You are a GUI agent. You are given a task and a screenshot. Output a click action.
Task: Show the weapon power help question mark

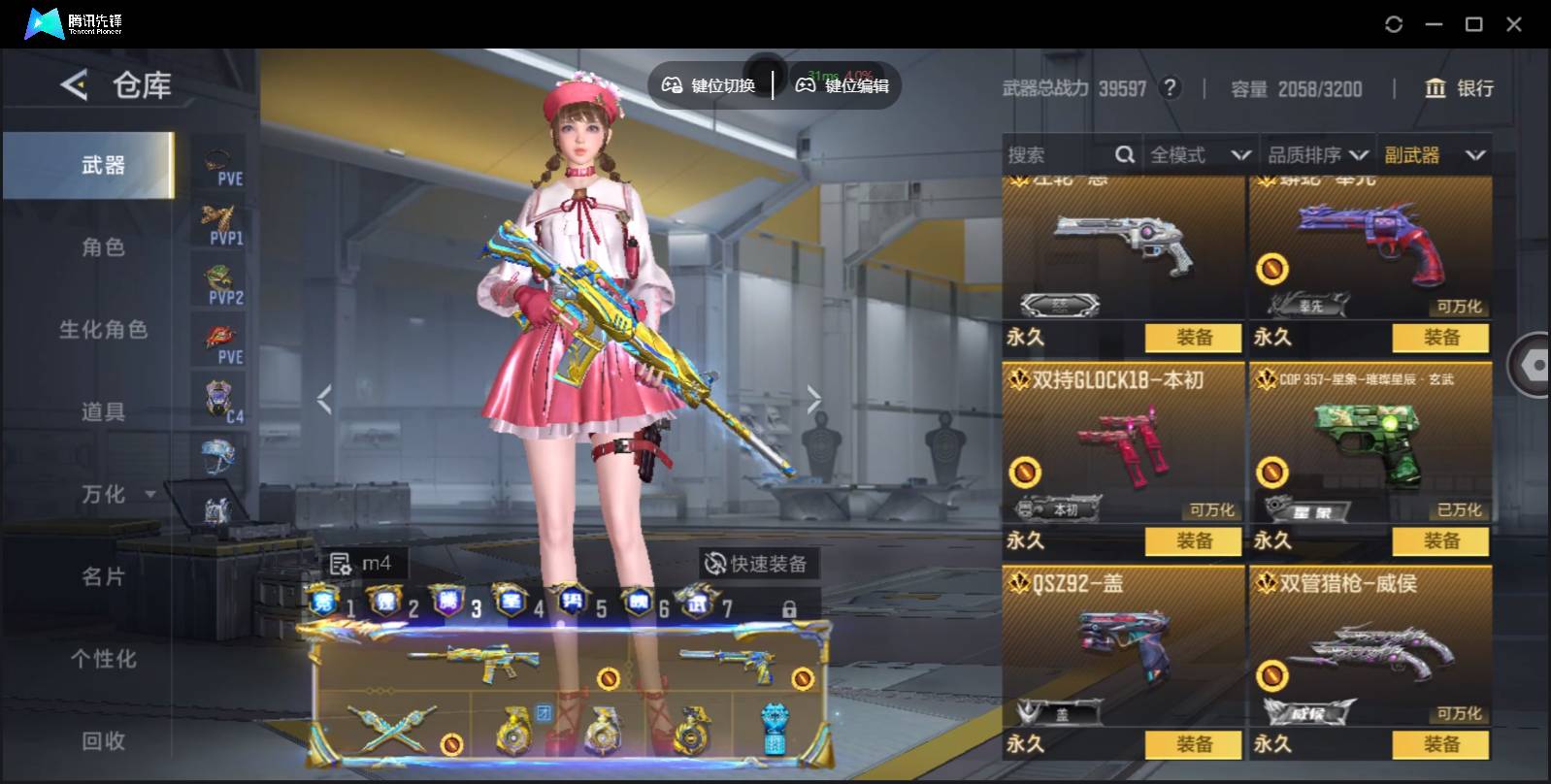[x=1171, y=88]
